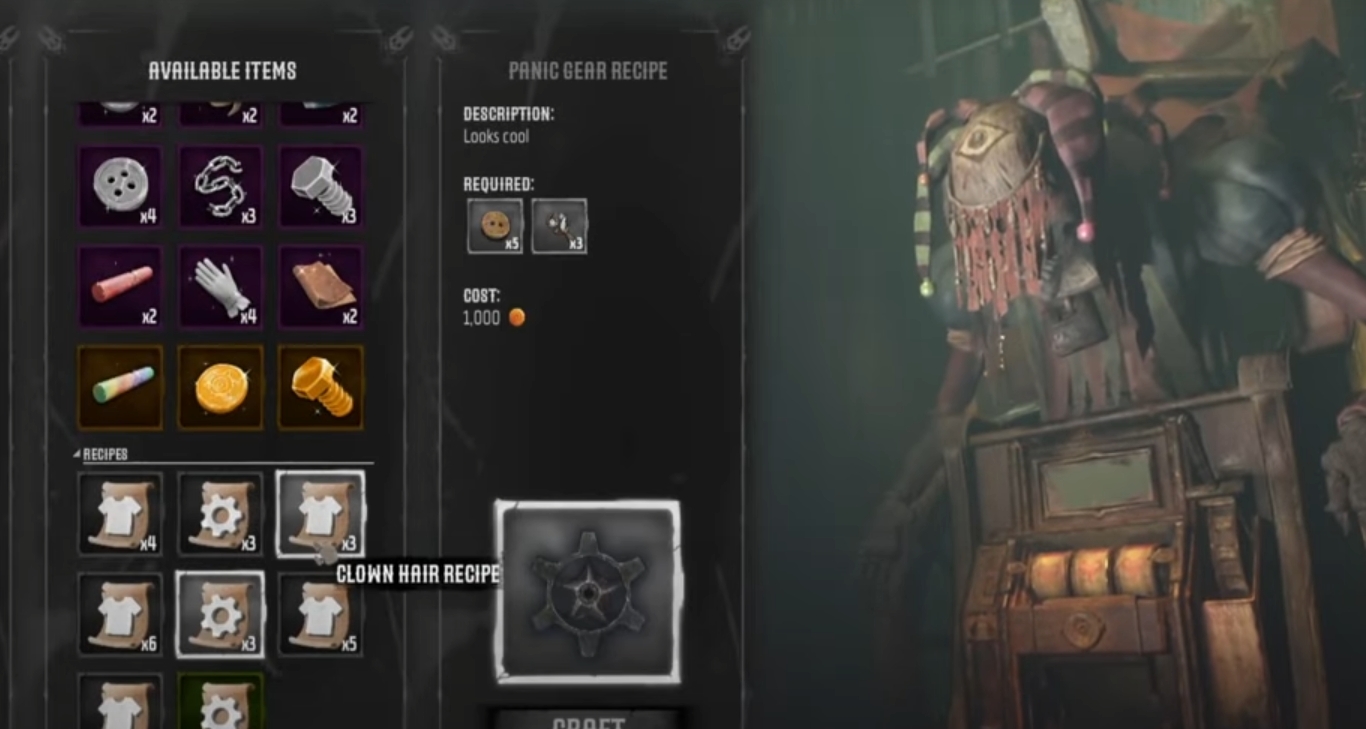
Task: Craft the selected Panic Gear recipe
Action: pyautogui.click(x=588, y=719)
